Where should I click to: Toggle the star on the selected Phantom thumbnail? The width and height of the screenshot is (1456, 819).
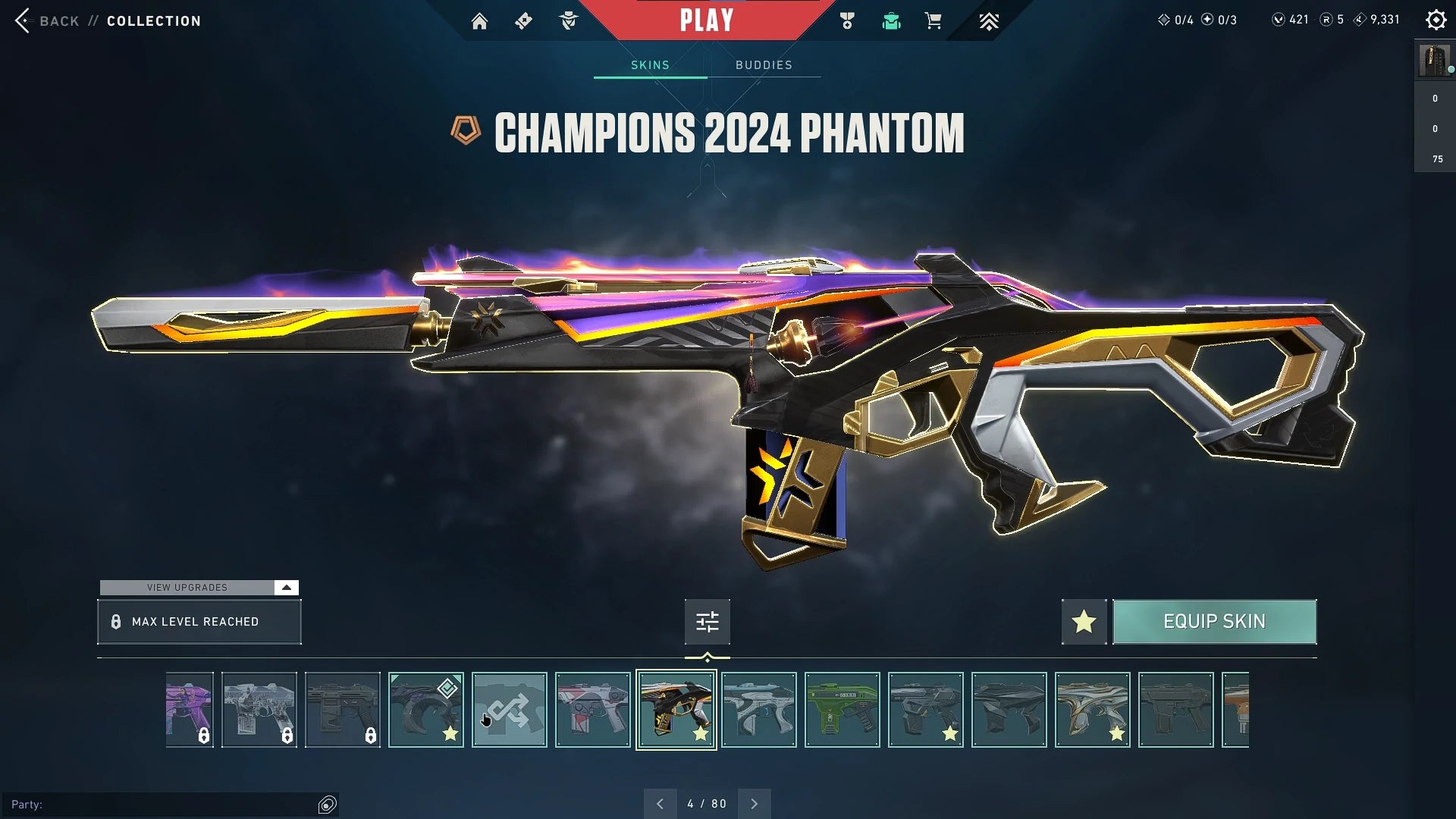coord(701,734)
